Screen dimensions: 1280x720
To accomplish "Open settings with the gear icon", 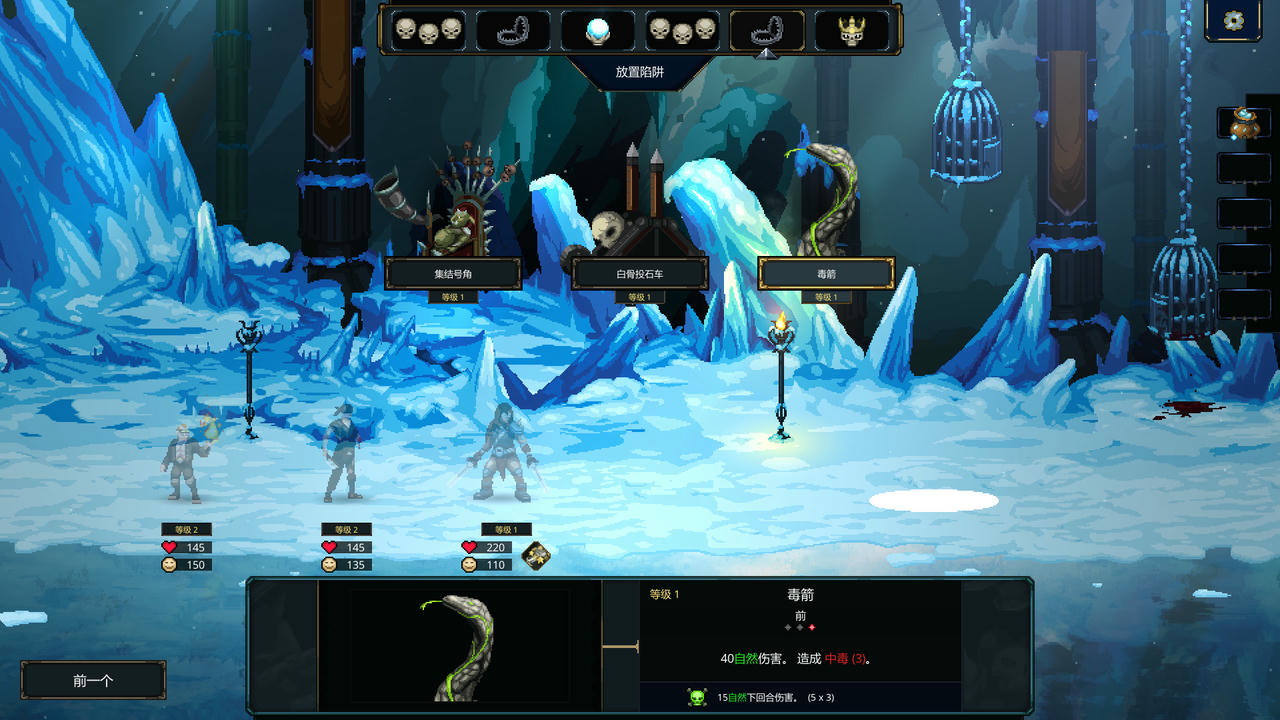I will tap(1233, 21).
